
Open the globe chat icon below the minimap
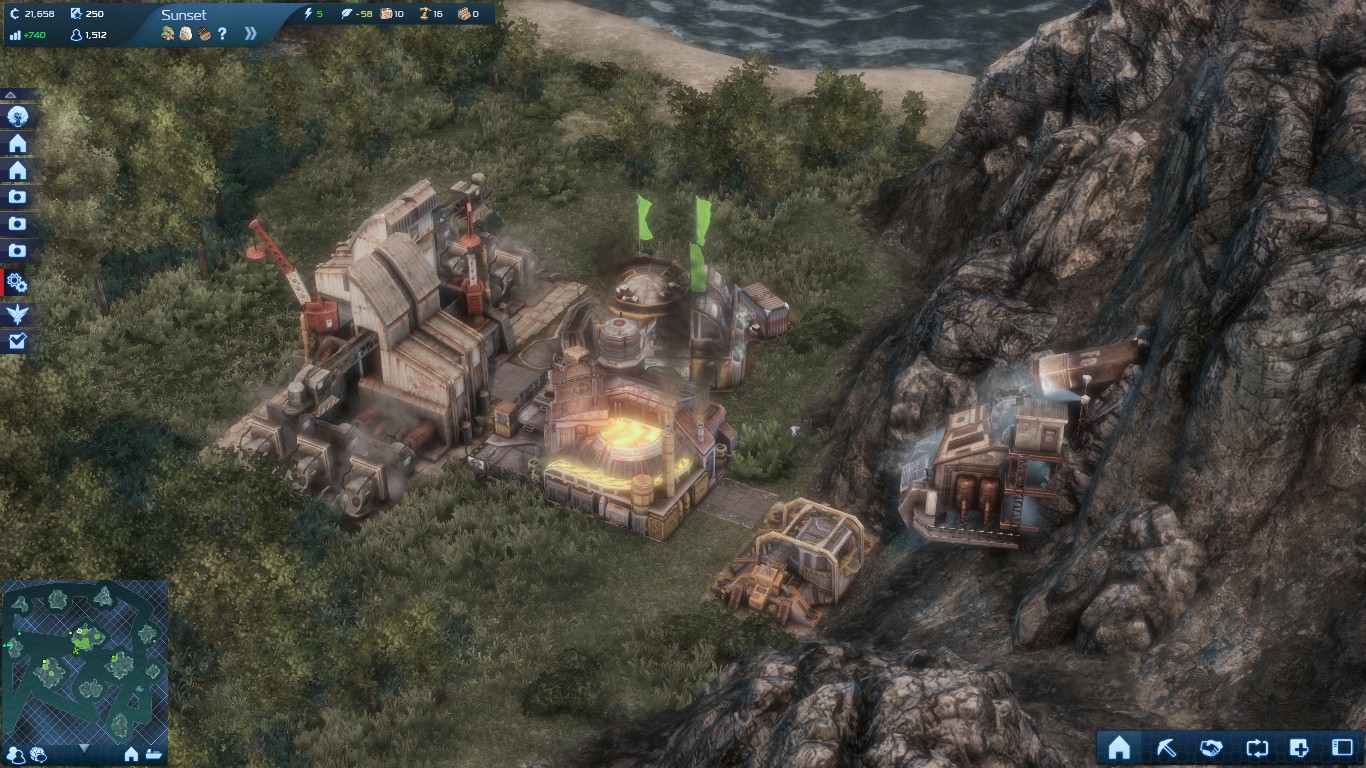pyautogui.click(x=38, y=755)
